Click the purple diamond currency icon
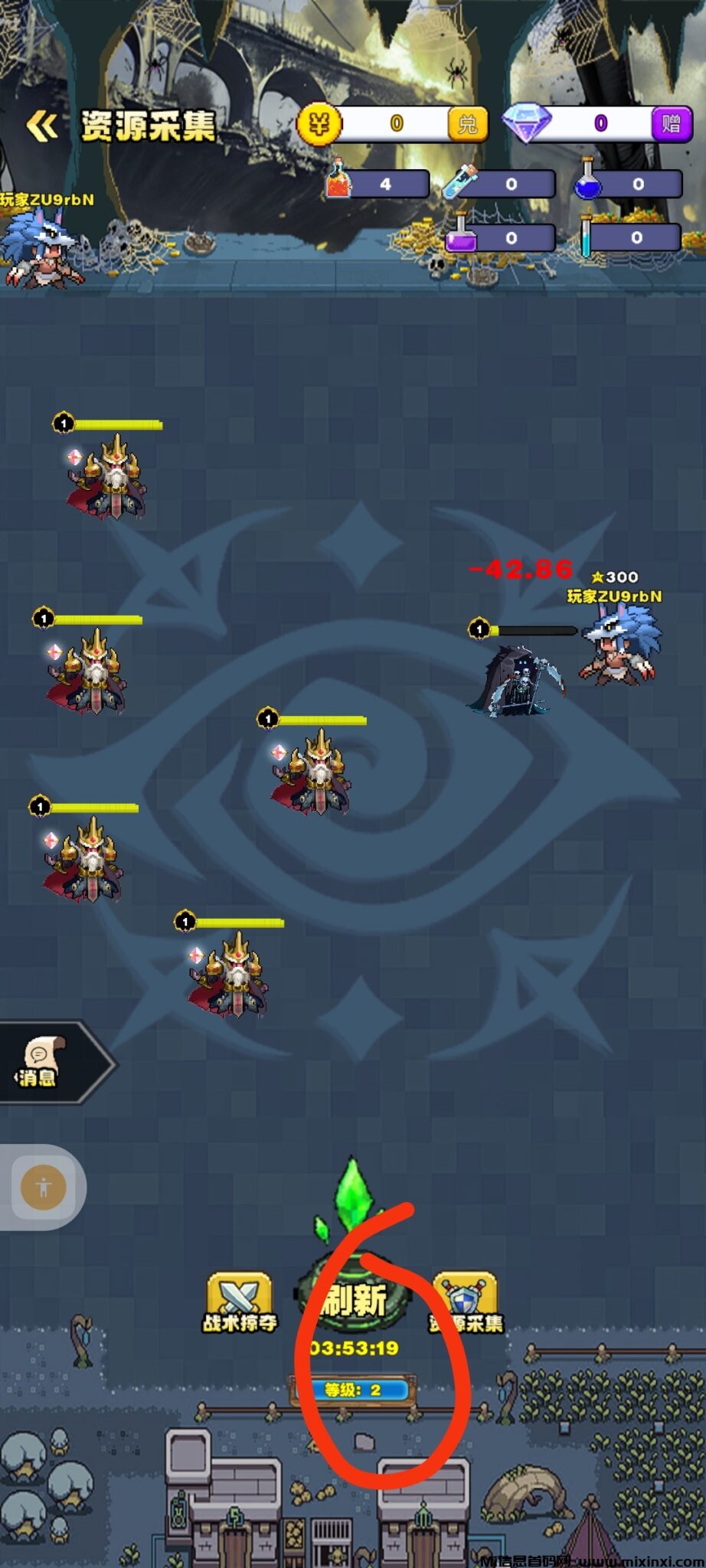Screen dimensions: 706x1568 click(527, 122)
